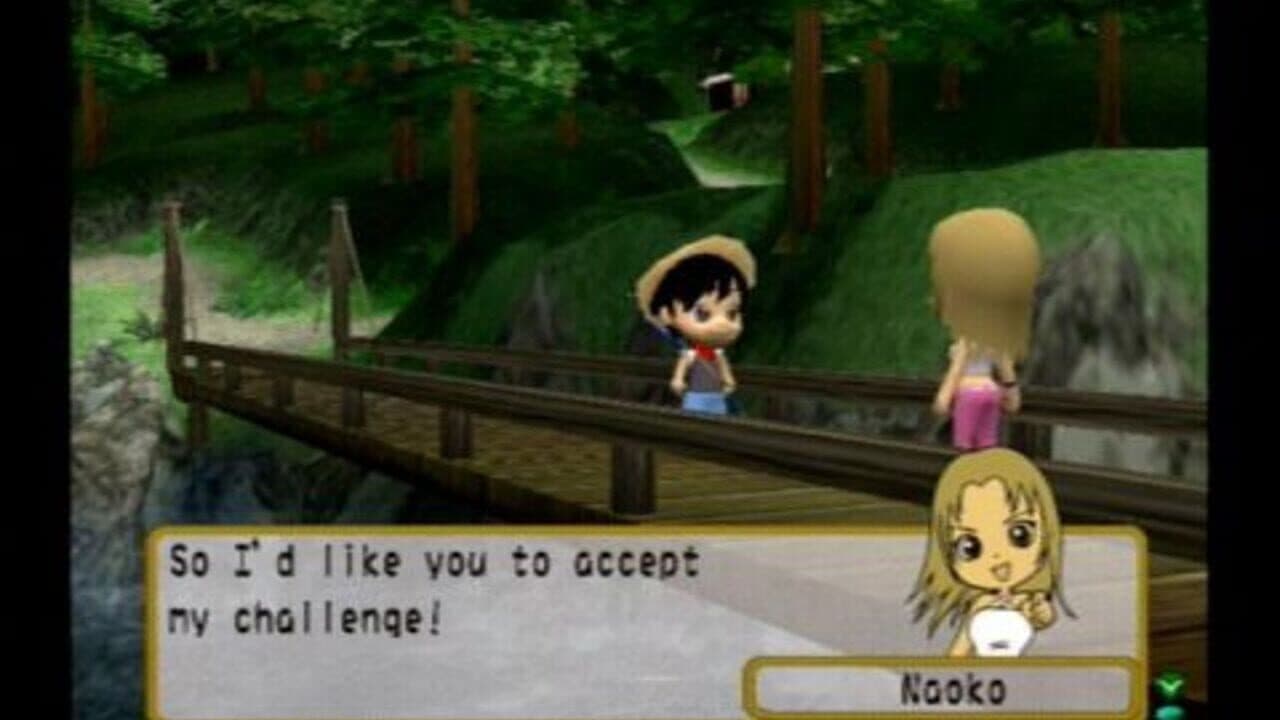Tap the player's red bandana

[705, 350]
